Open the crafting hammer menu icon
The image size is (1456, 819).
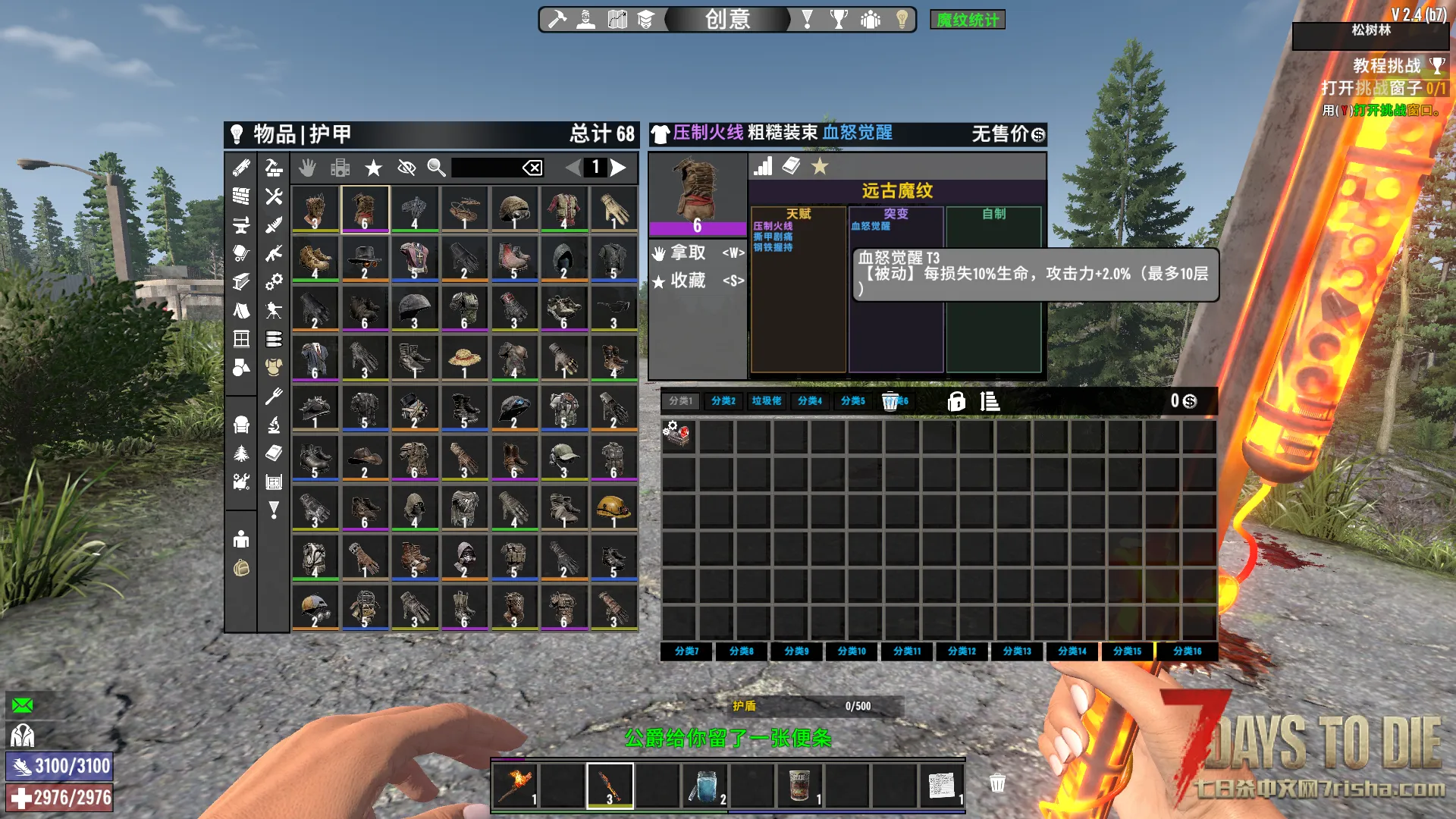point(557,19)
